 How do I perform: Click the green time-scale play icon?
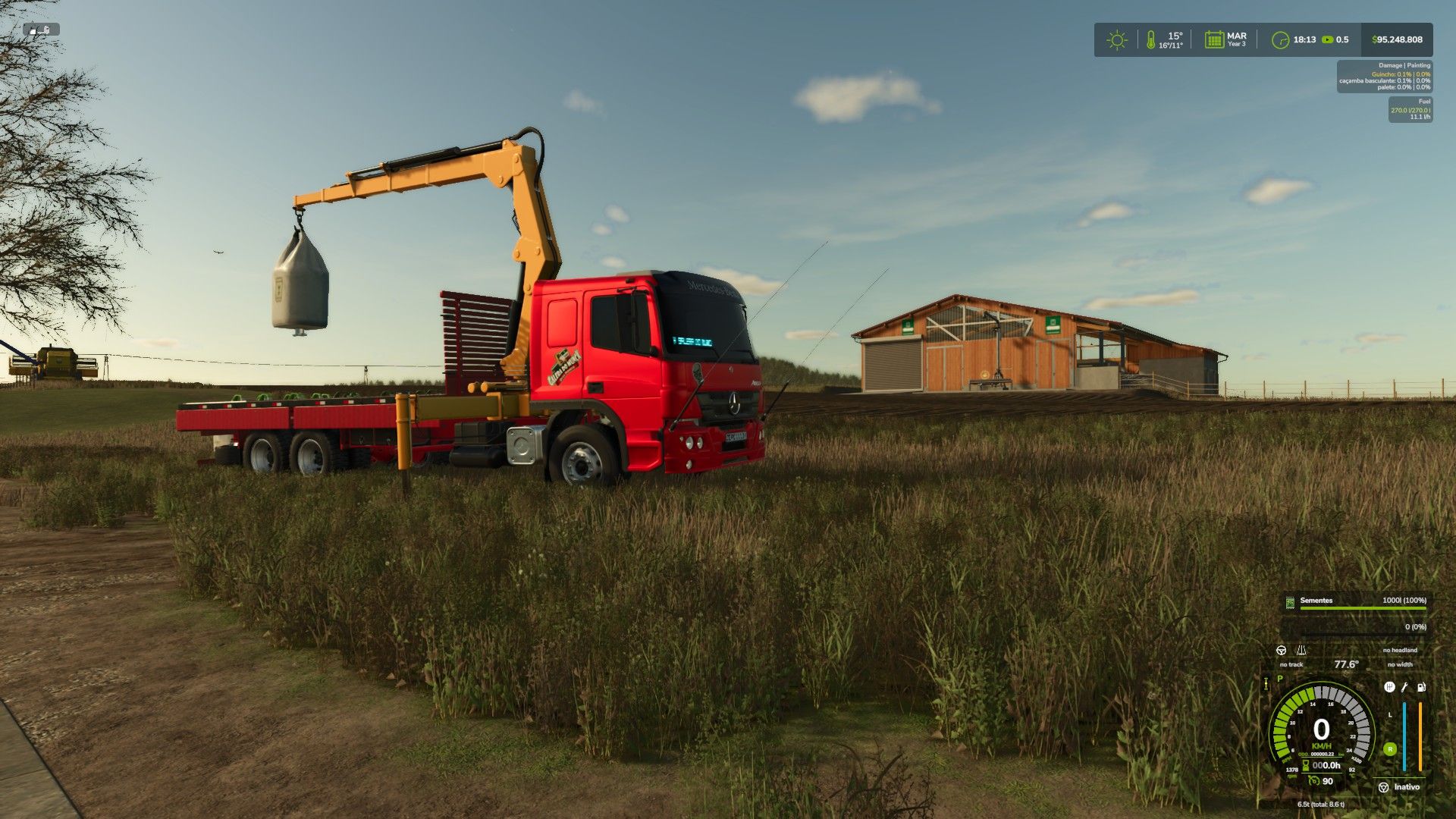1327,39
